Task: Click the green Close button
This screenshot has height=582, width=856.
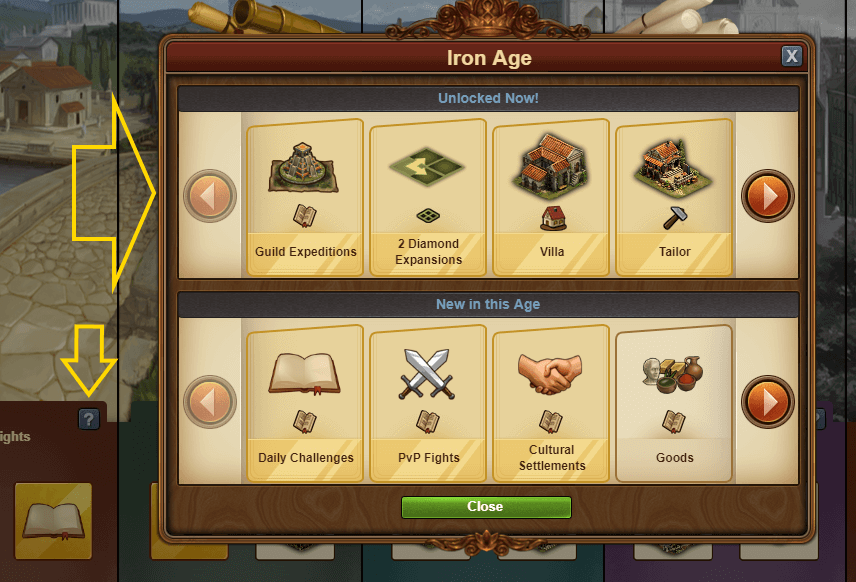Action: pos(486,507)
